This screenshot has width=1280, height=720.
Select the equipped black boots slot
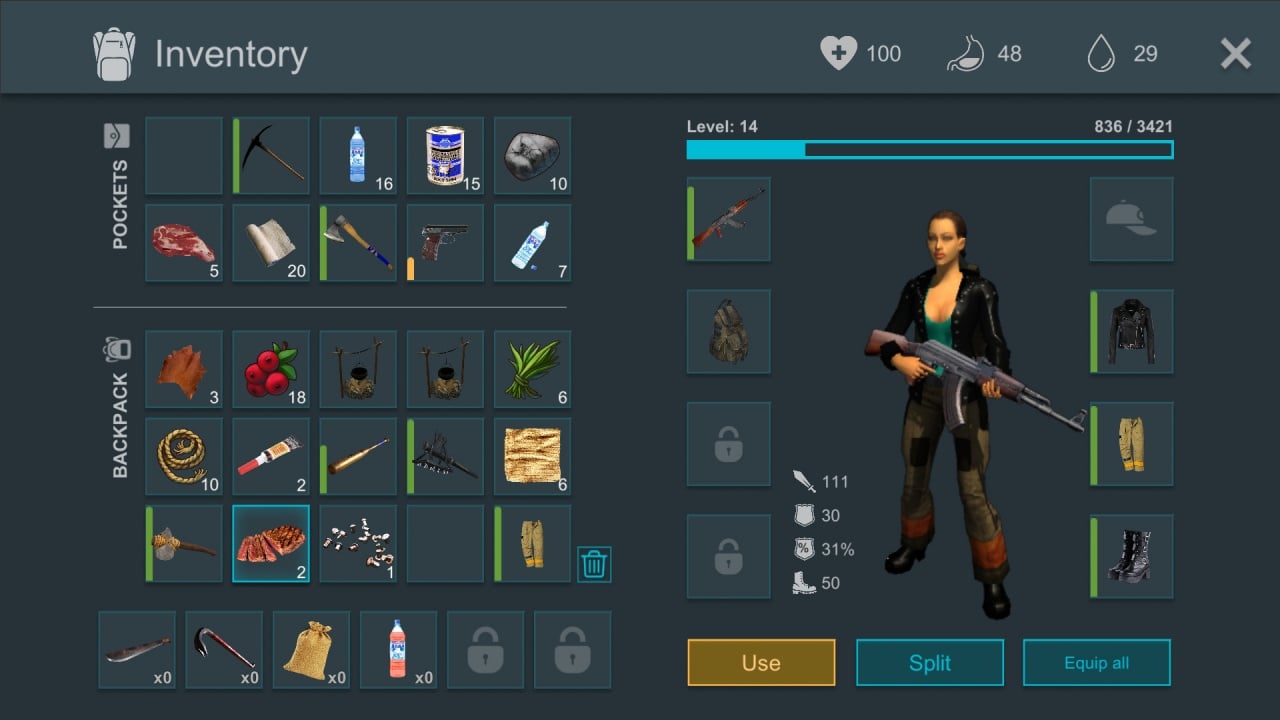[x=1131, y=556]
